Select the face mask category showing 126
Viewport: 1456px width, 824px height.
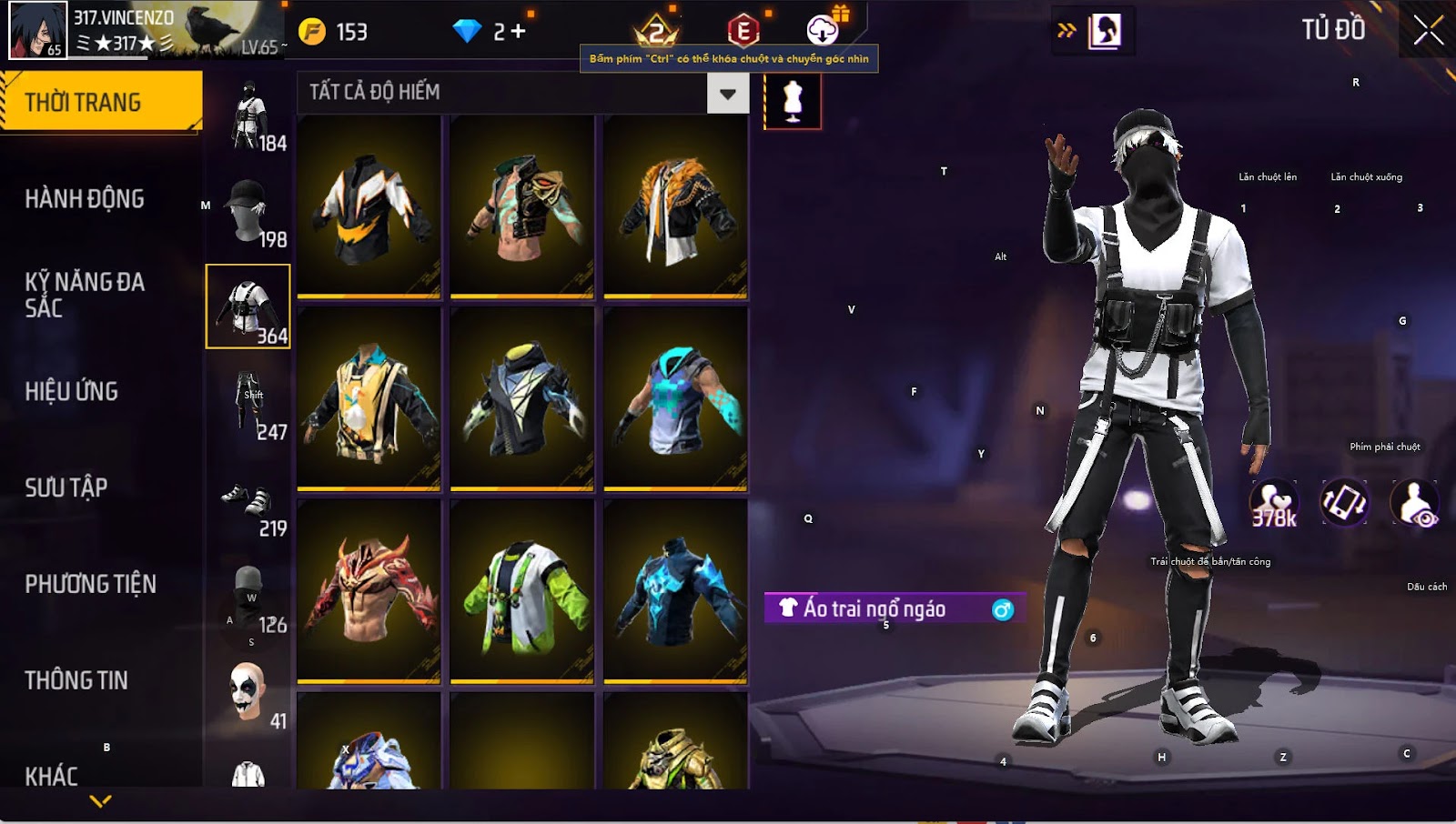(248, 596)
